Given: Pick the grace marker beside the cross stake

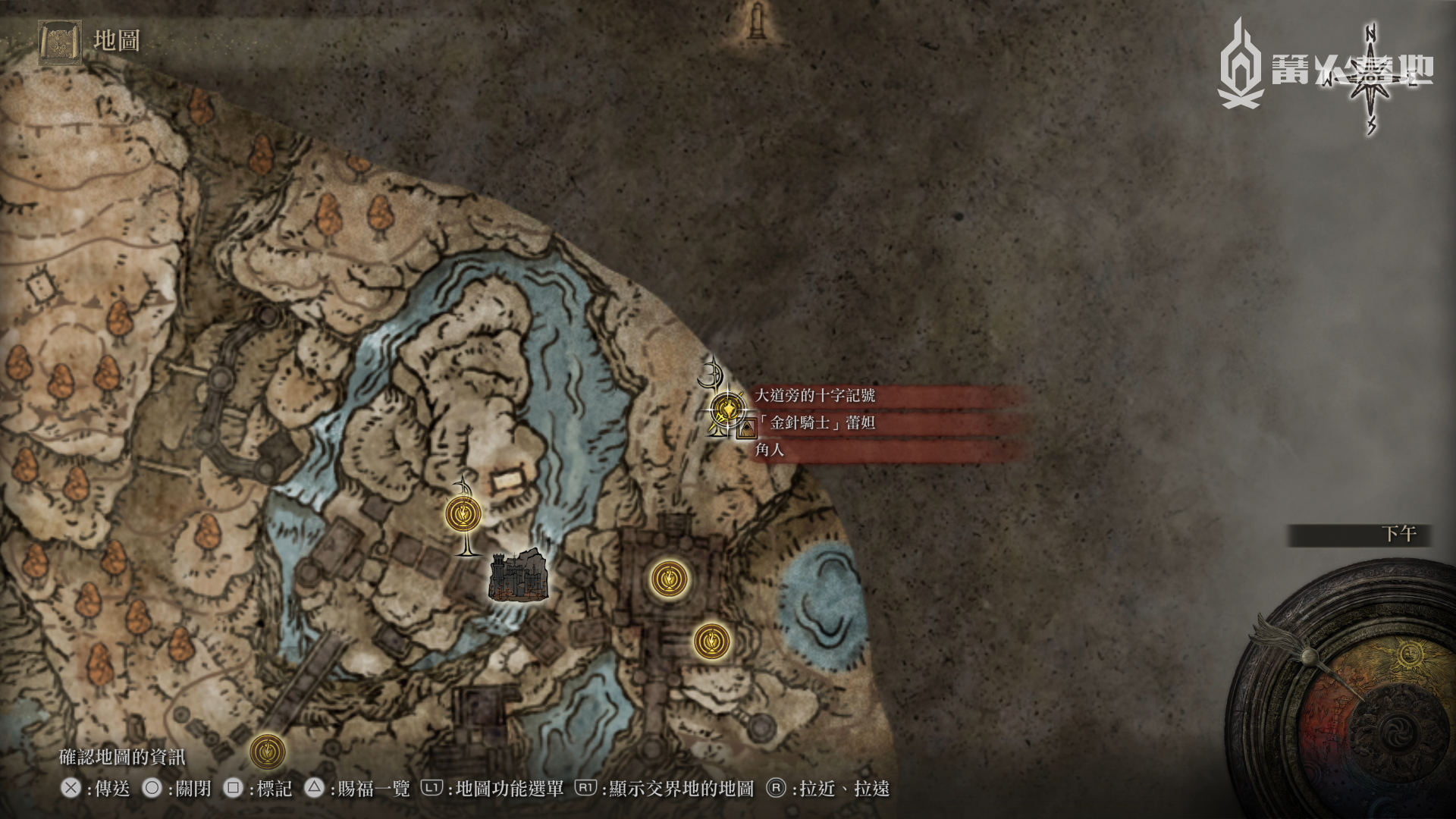Looking at the screenshot, I should [x=463, y=514].
